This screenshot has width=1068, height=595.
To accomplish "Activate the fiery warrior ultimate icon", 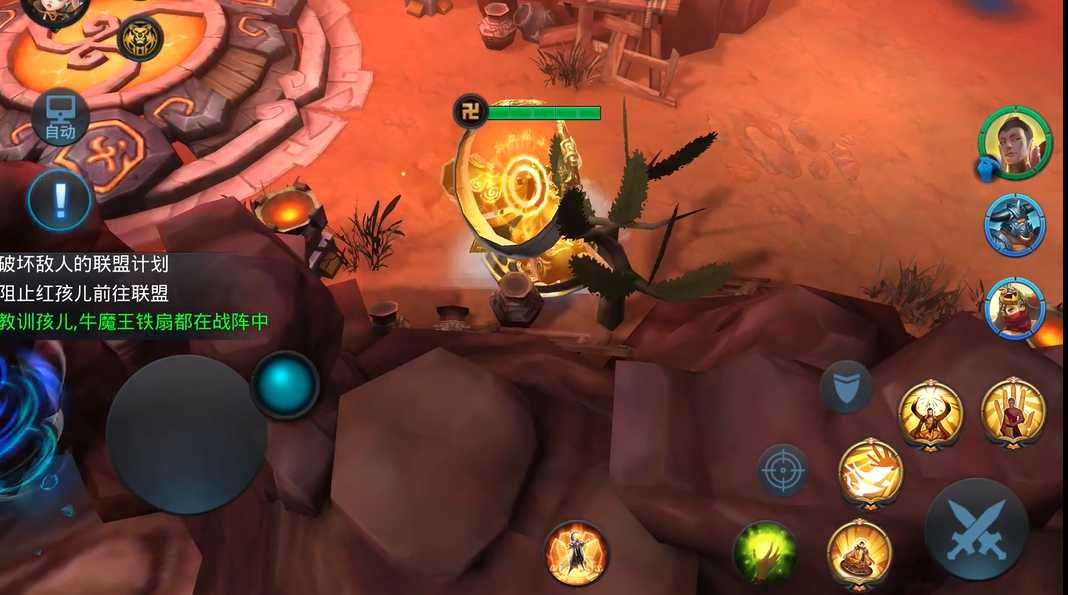I will pyautogui.click(x=576, y=552).
